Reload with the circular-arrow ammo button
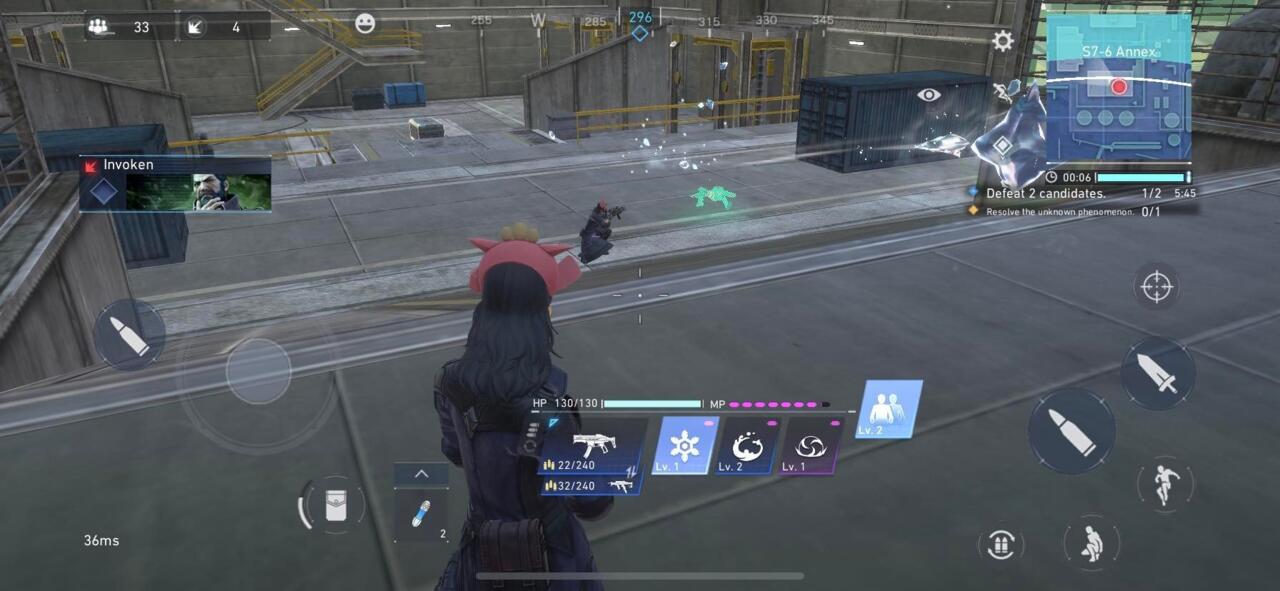Screen dimensions: 1280x591 1000,544
